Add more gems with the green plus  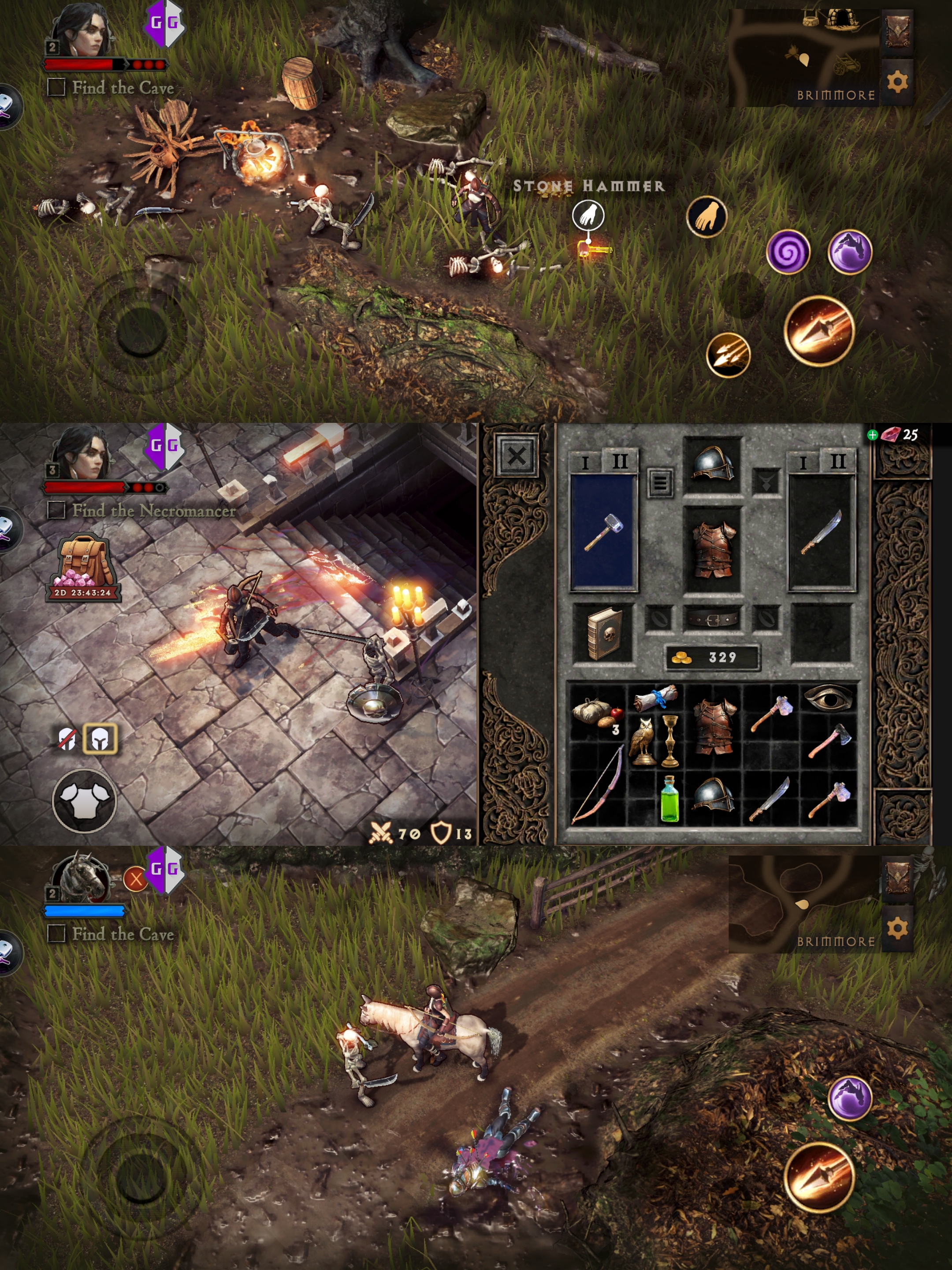point(872,435)
